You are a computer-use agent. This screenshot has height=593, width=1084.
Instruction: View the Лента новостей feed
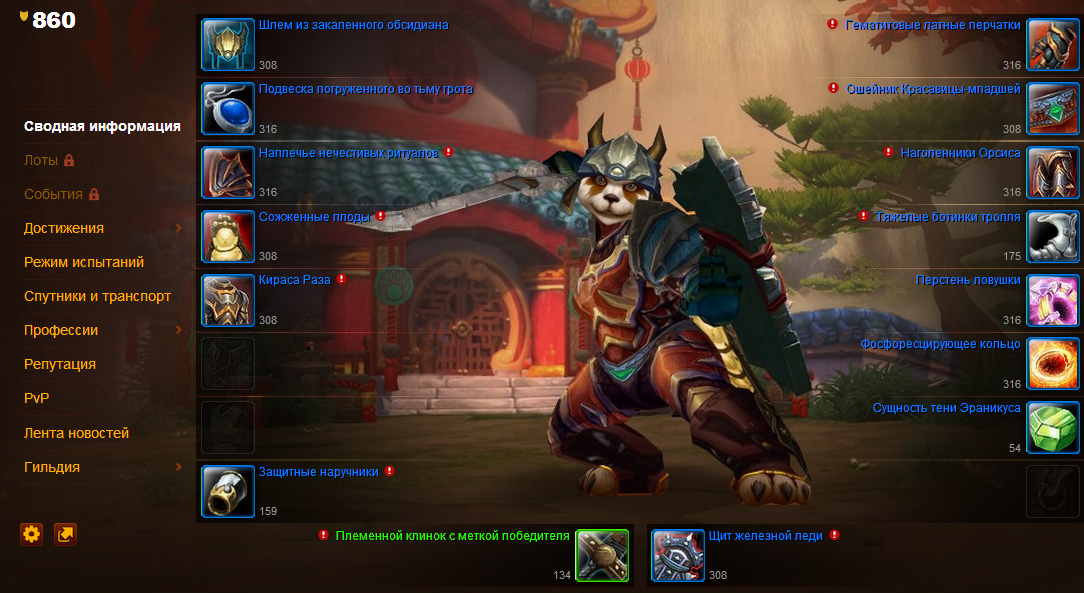(76, 433)
